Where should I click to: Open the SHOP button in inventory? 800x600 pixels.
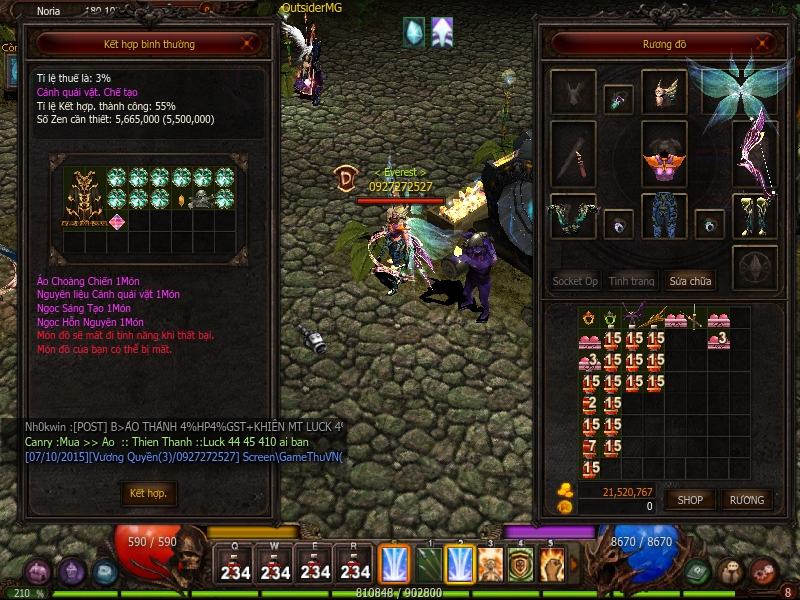click(690, 499)
